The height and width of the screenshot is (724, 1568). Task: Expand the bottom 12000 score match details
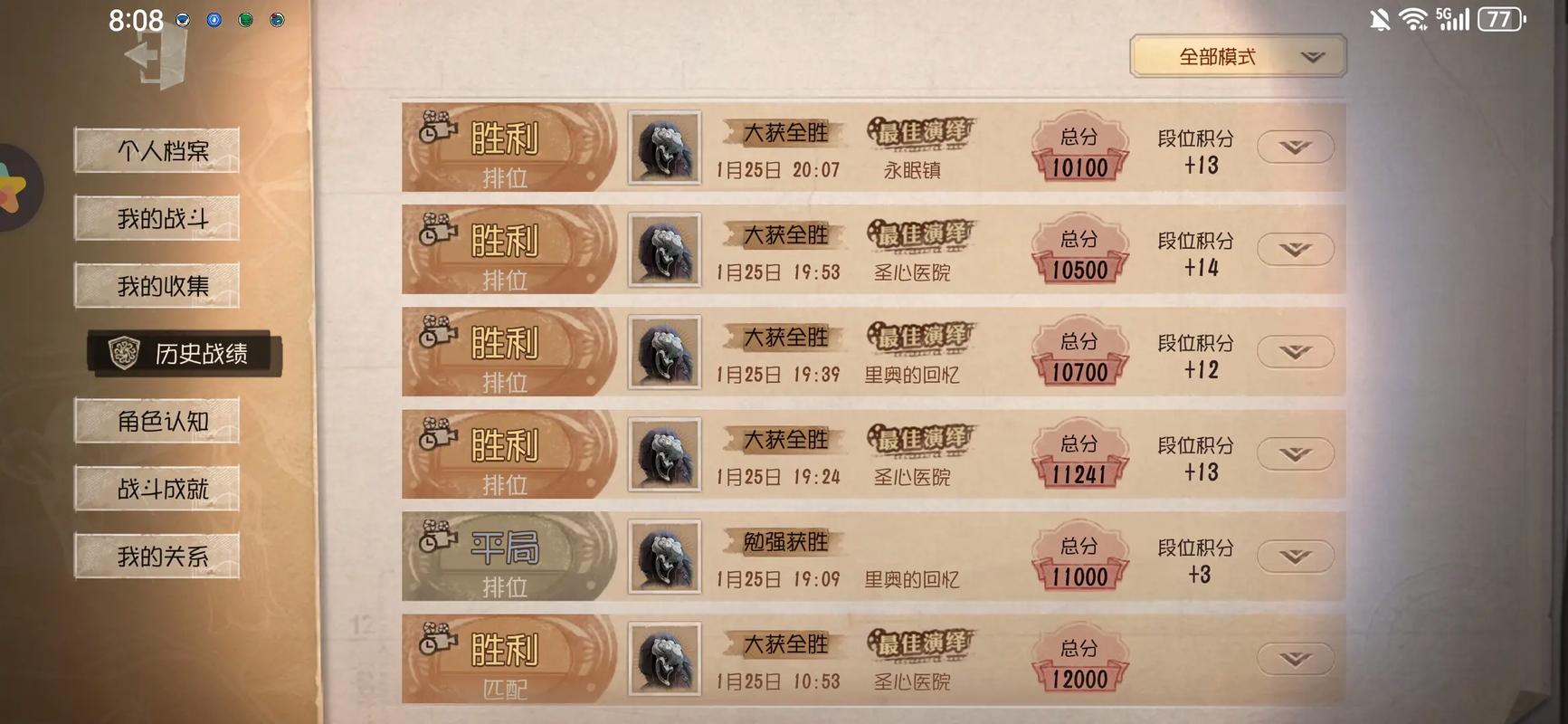click(1296, 658)
